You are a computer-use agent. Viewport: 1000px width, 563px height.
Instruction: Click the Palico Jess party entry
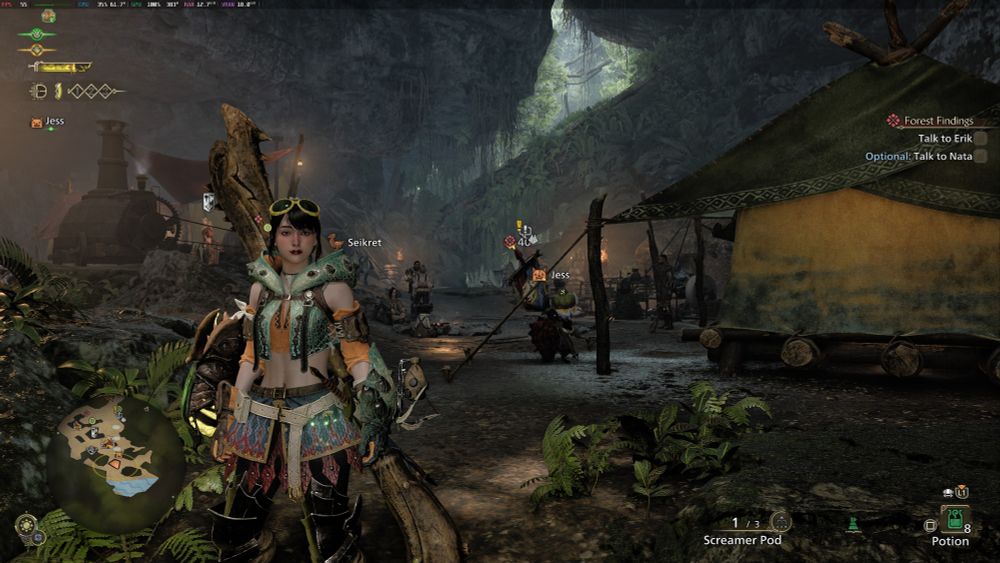(x=47, y=121)
